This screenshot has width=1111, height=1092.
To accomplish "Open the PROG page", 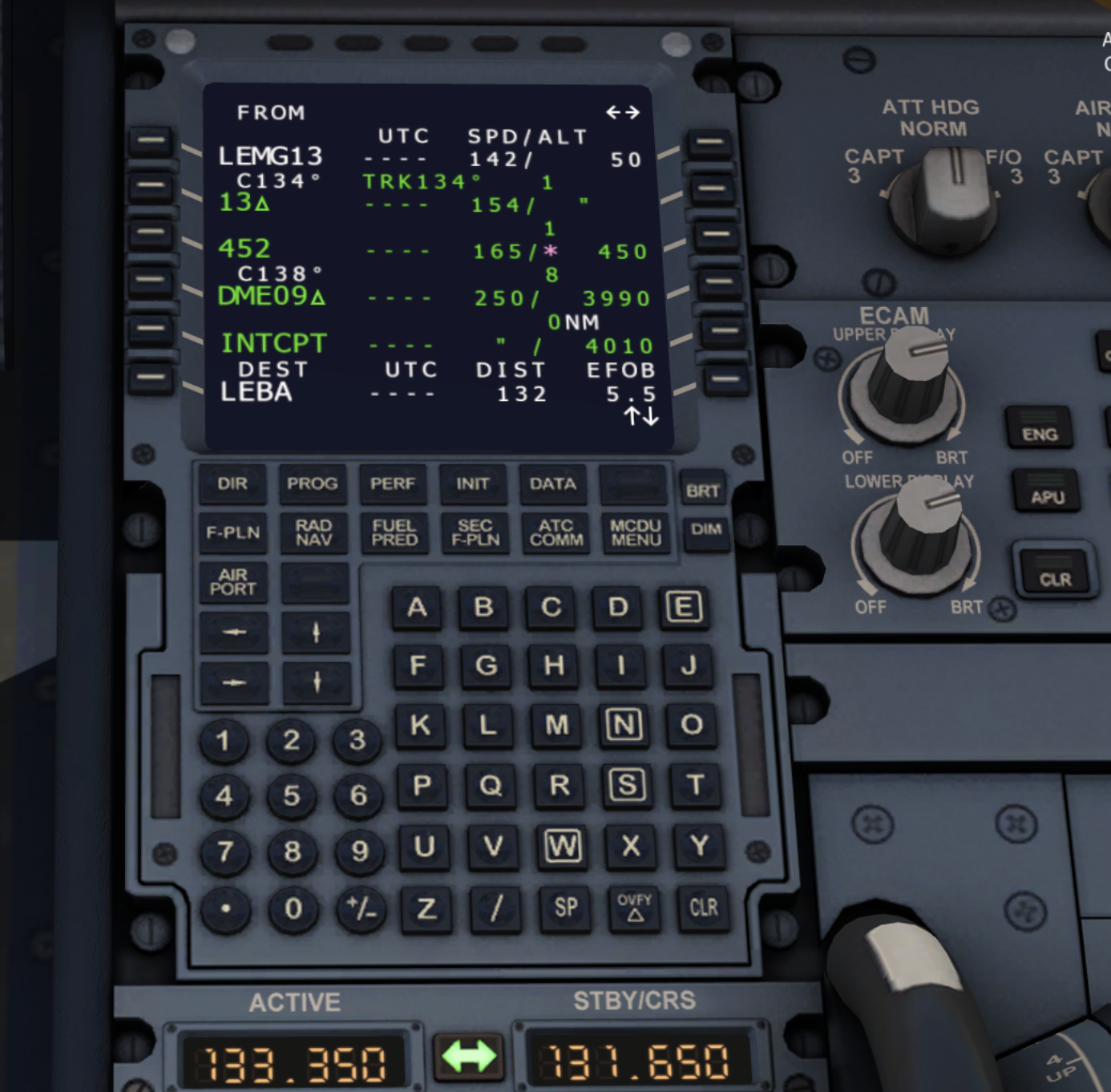I will [313, 484].
